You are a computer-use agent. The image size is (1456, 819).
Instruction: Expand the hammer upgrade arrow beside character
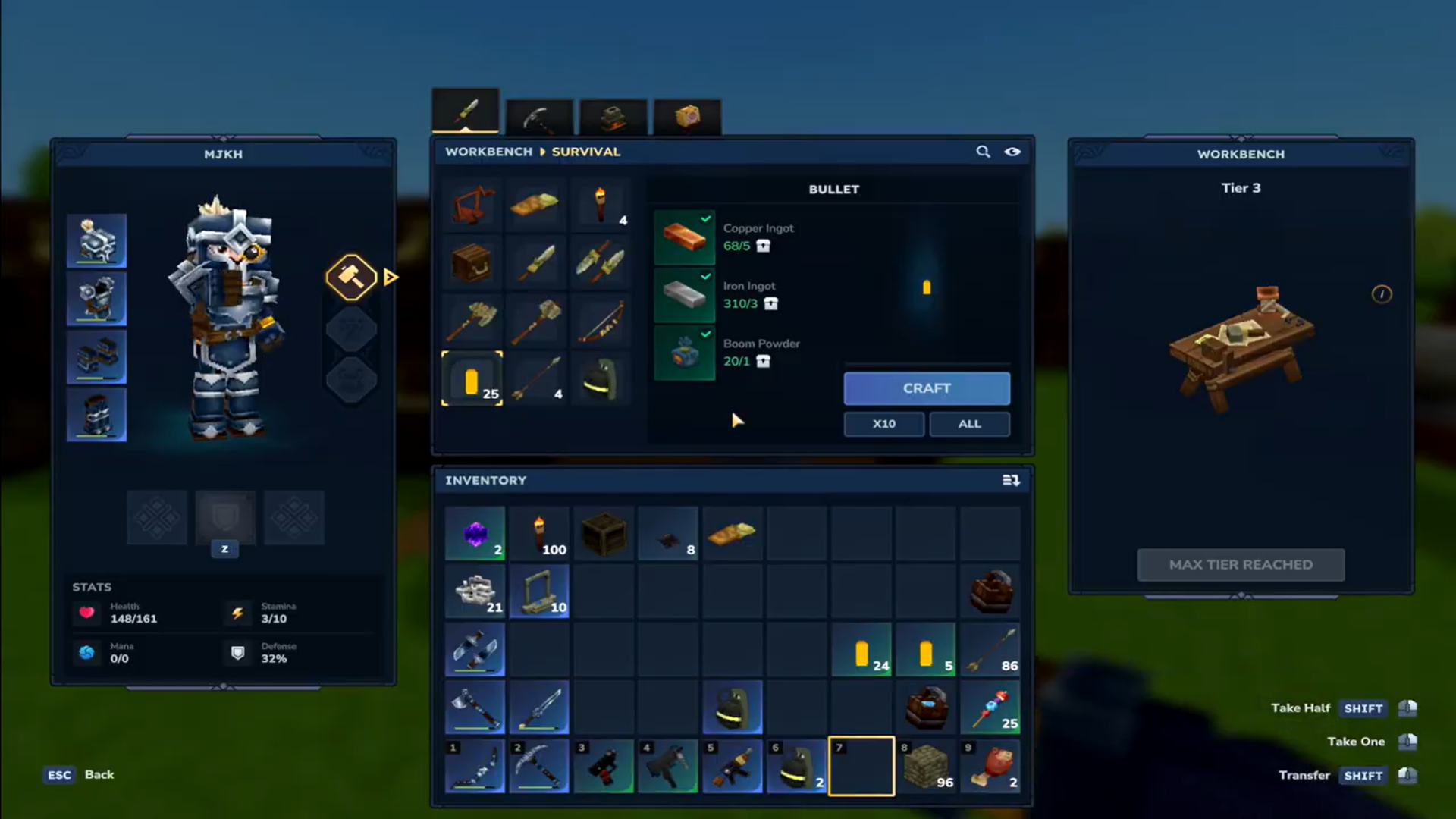(x=391, y=277)
